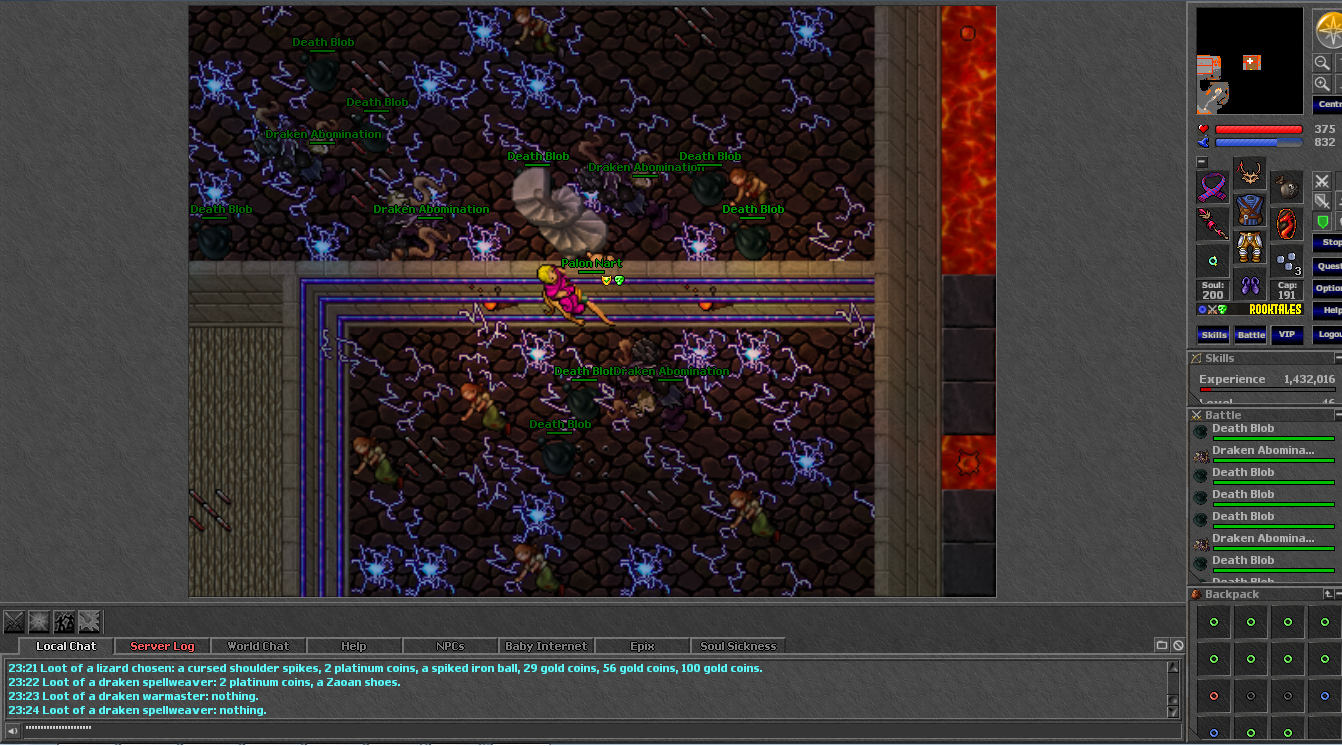Select the blue armor equipment slot
The width and height of the screenshot is (1342, 746).
1249,210
